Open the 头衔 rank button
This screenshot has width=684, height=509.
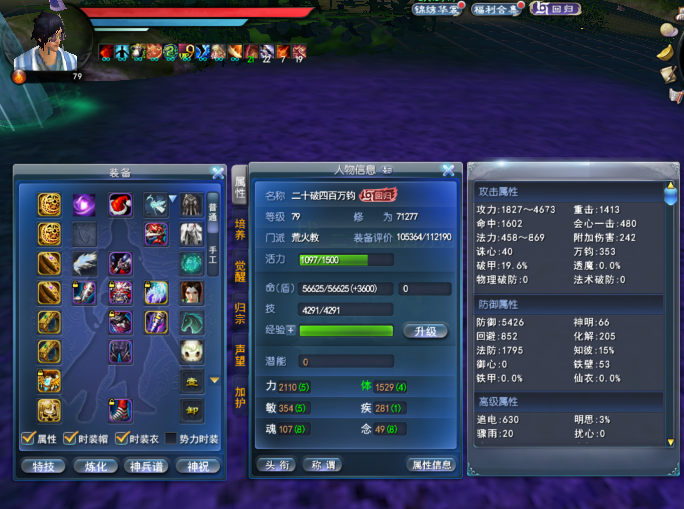pyautogui.click(x=273, y=465)
